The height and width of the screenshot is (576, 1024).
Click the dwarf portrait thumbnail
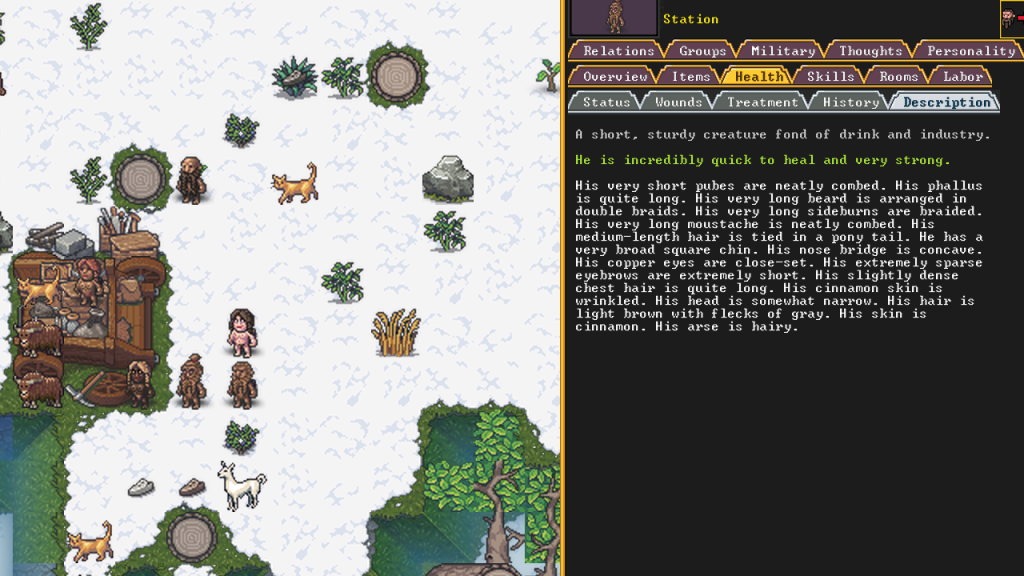tap(614, 18)
